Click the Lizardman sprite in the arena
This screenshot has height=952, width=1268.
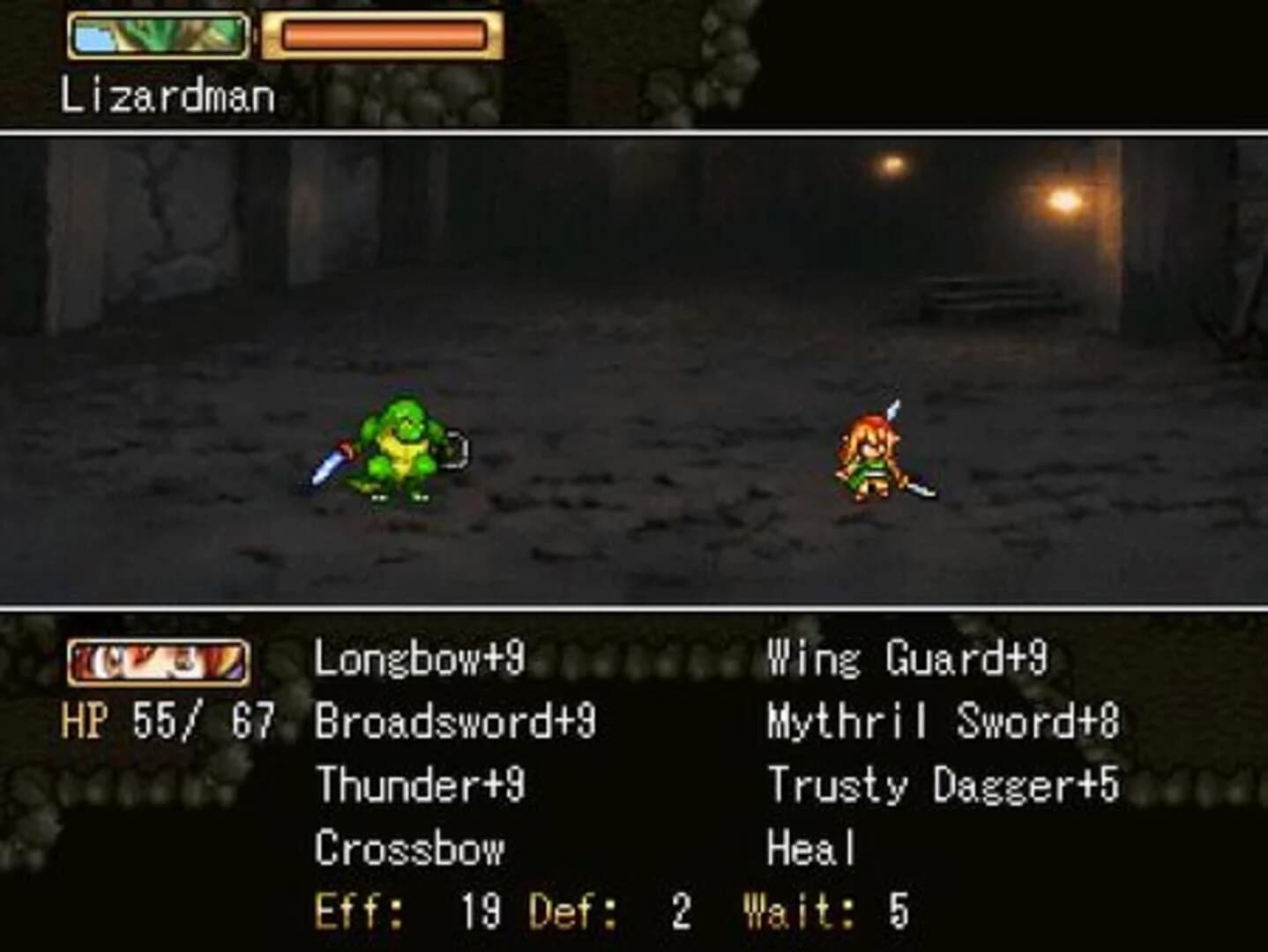tap(401, 450)
